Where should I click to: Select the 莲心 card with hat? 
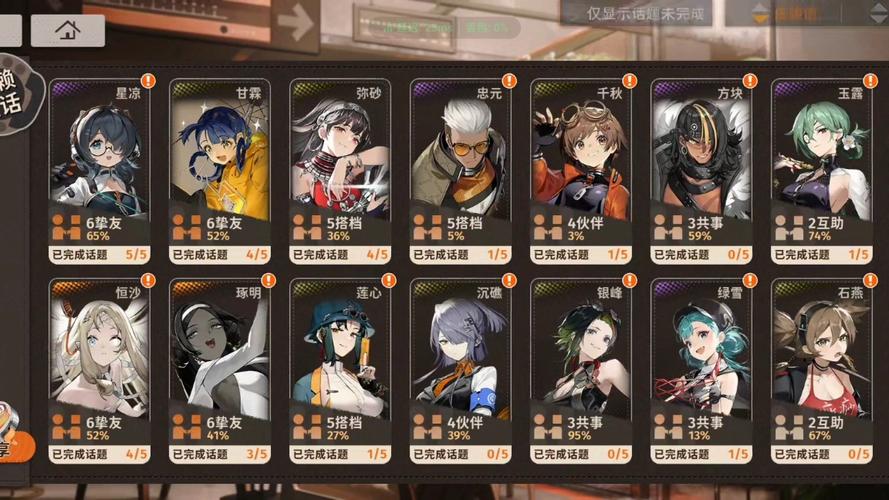[x=340, y=370]
